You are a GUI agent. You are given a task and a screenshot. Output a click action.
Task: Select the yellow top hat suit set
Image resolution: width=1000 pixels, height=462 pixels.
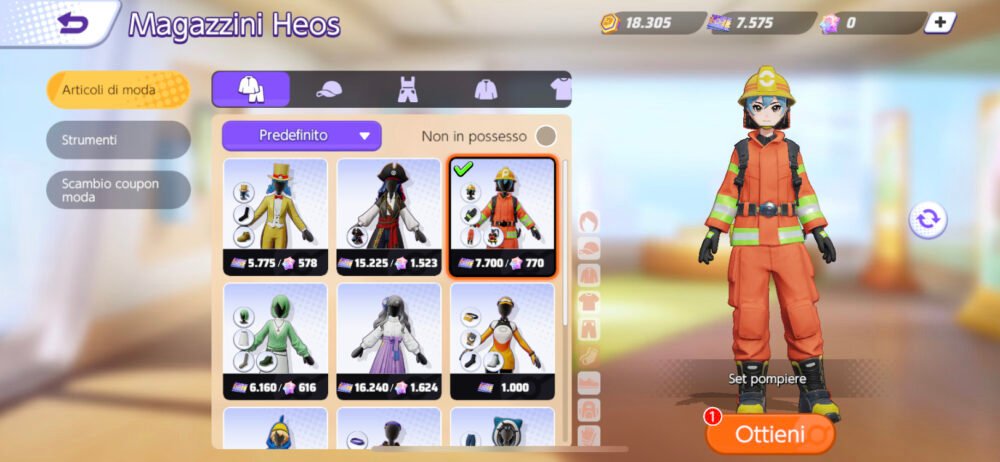[275, 215]
